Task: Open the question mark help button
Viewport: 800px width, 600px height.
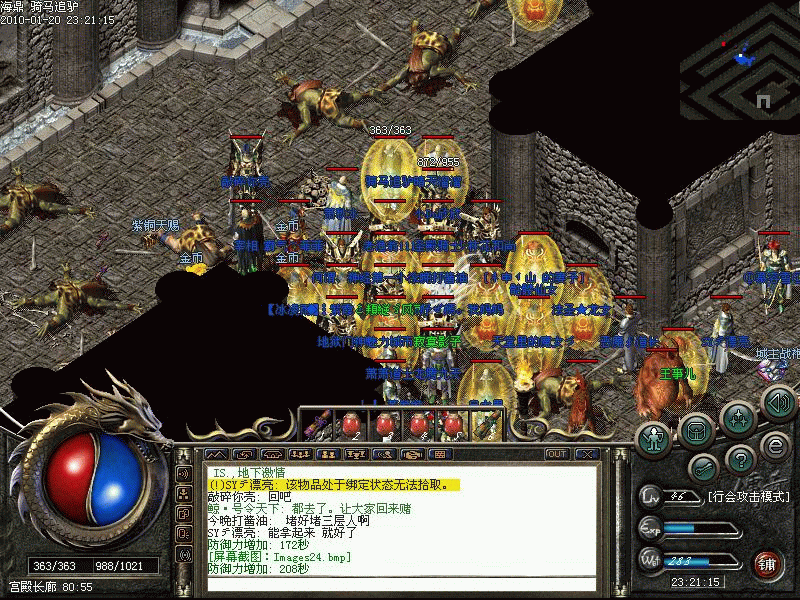Action: coord(739,459)
